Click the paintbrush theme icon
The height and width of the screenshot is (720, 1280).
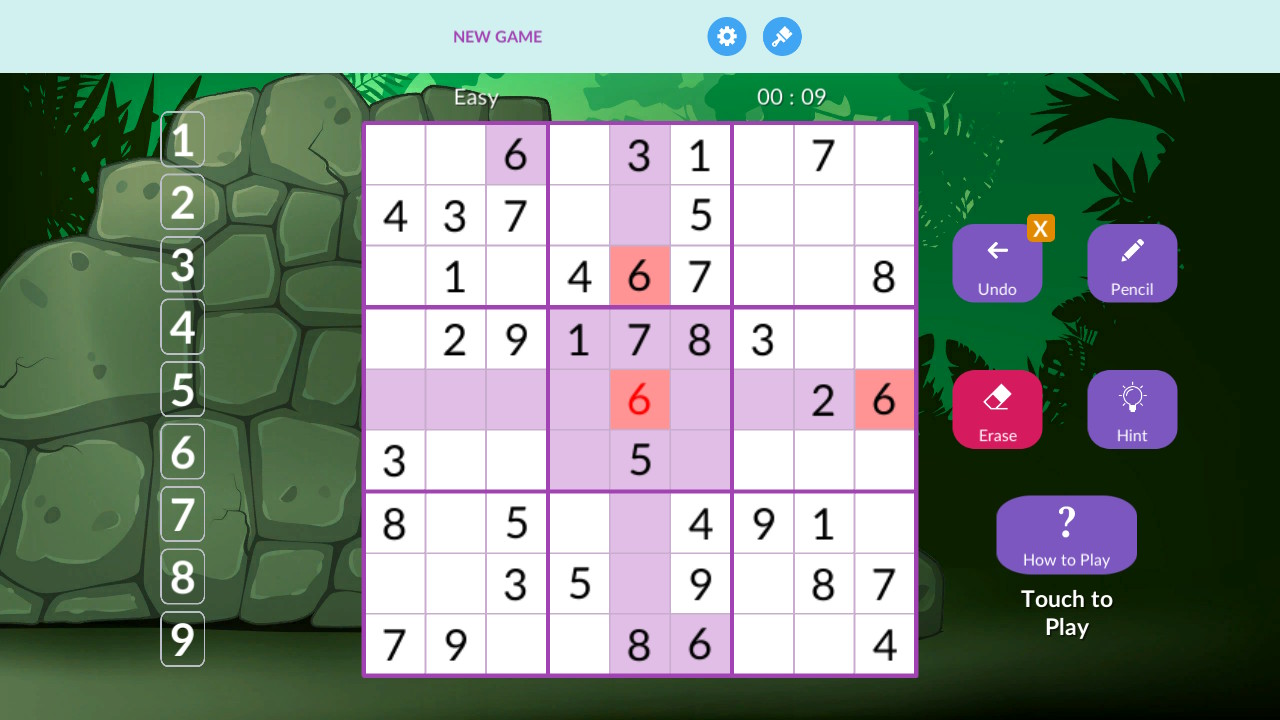coord(781,36)
